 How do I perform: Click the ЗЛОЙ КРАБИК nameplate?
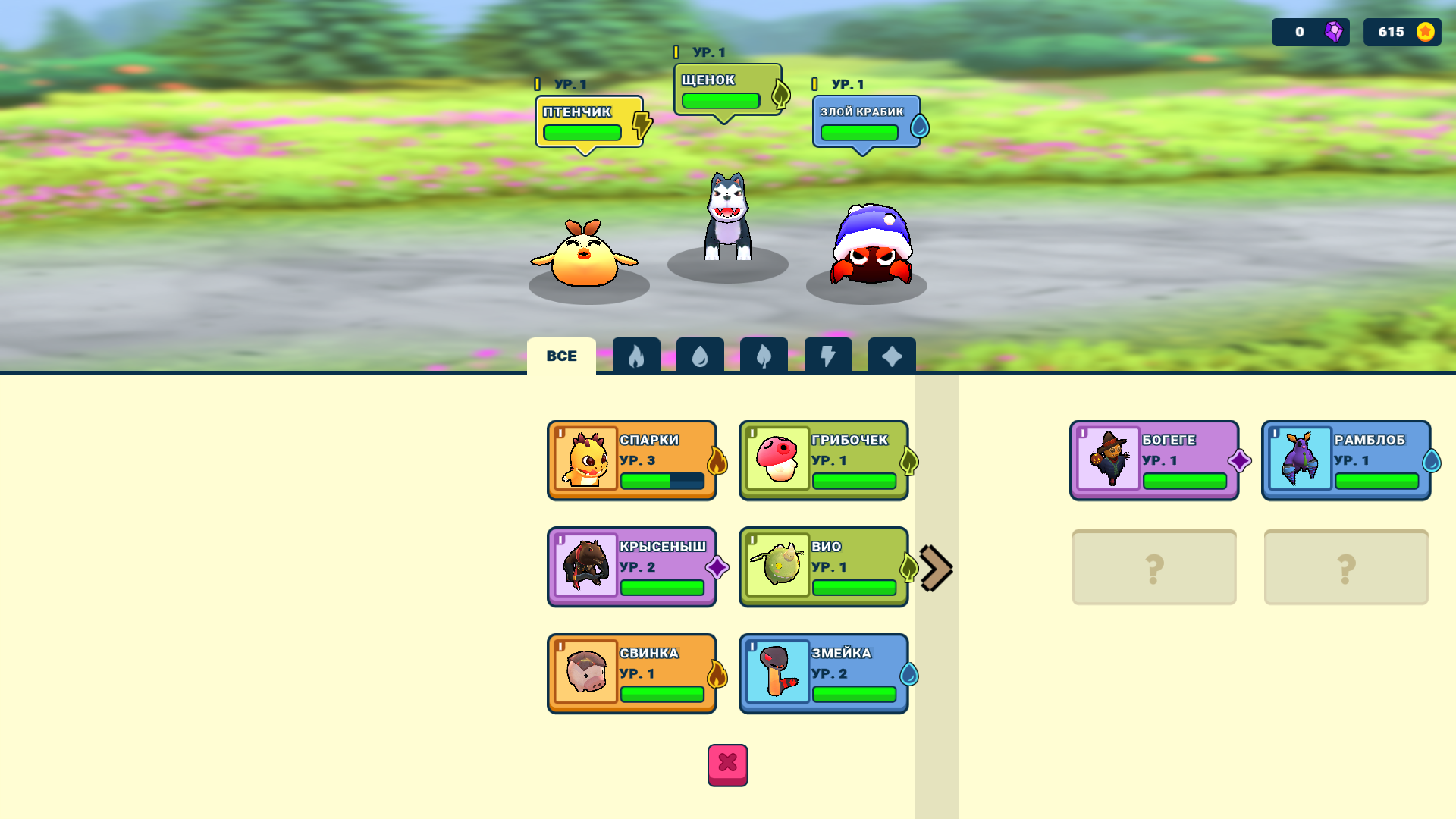[861, 120]
